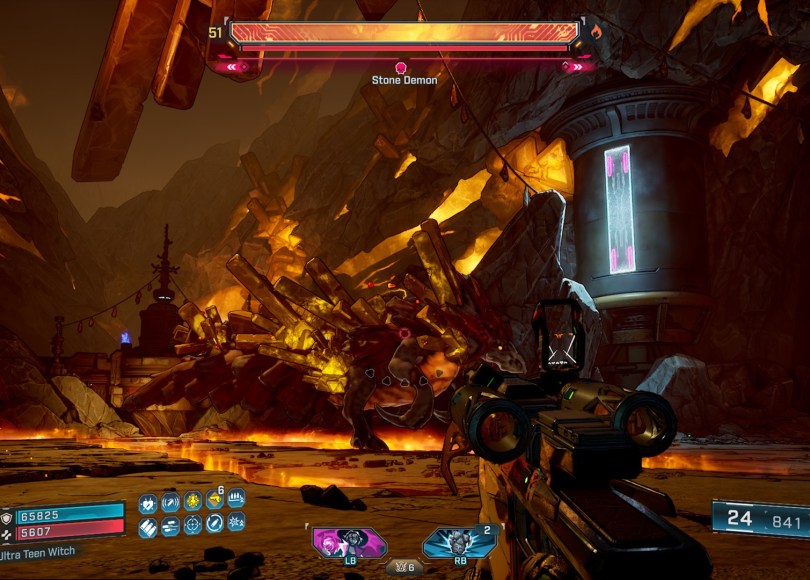Click the heart shield buff icon

[148, 504]
